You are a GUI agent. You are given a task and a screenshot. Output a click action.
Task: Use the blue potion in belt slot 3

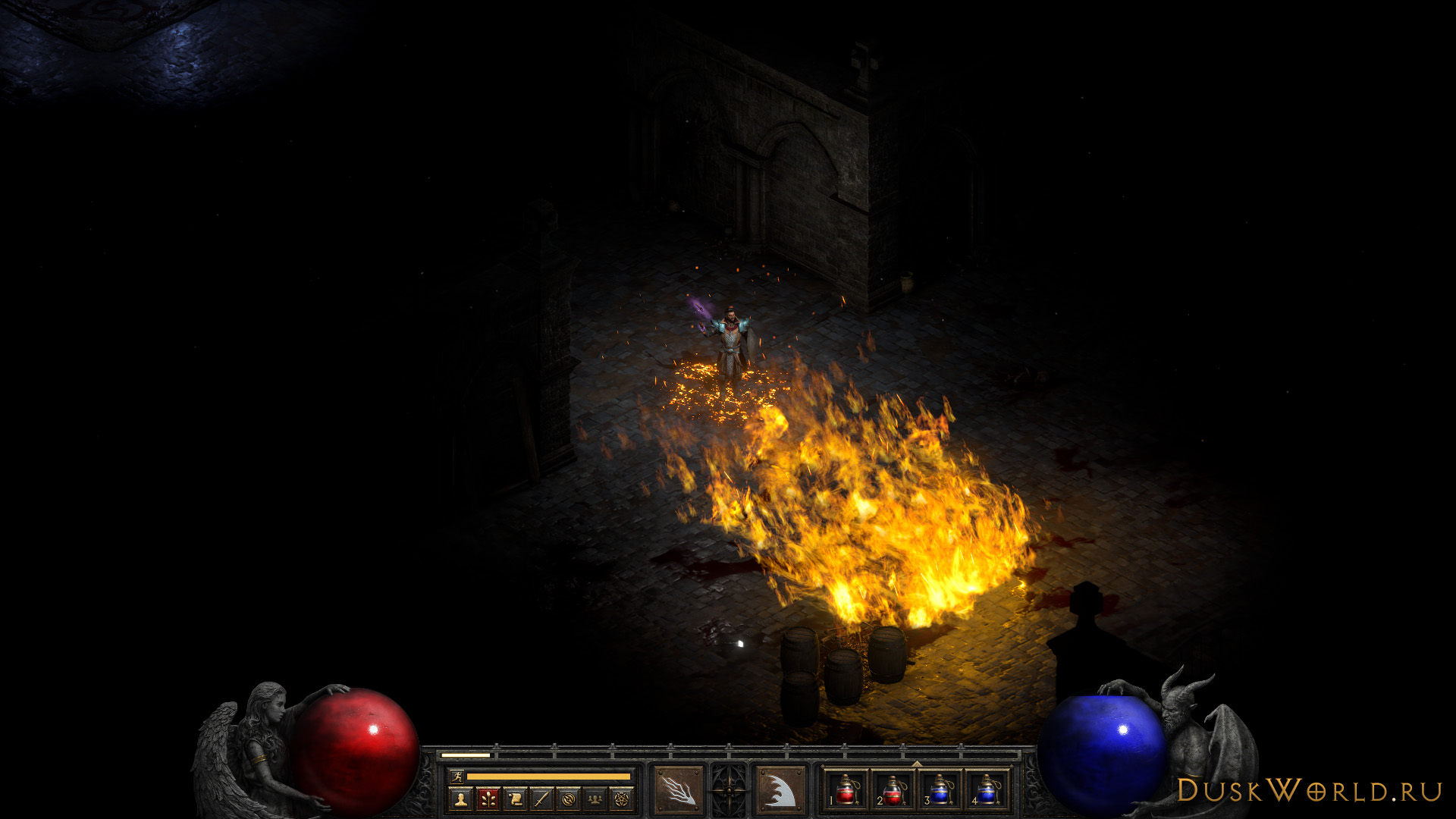940,791
